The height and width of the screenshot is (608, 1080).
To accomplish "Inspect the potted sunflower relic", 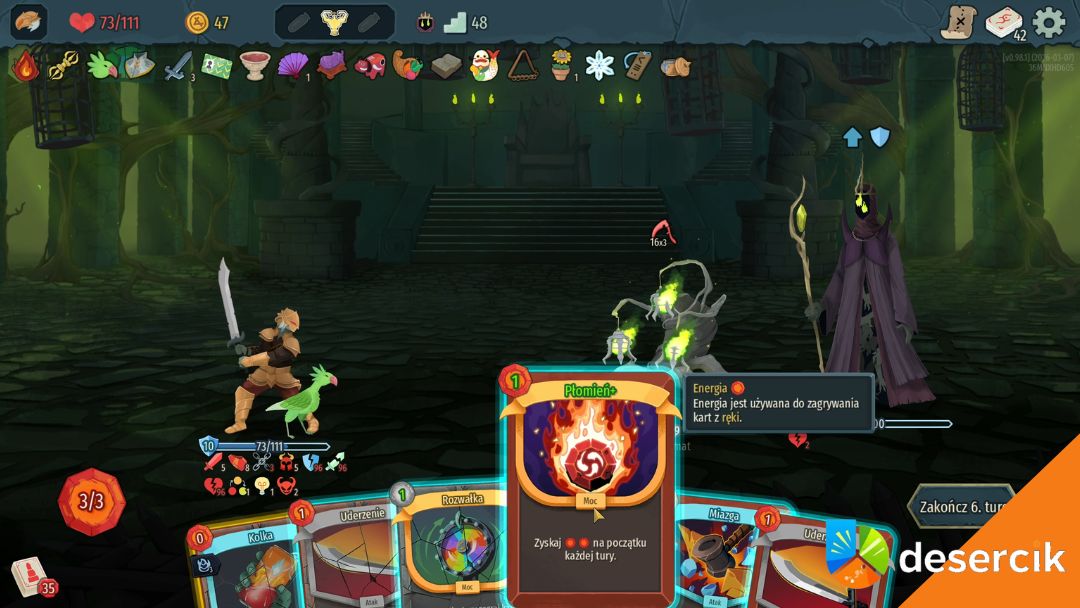I will (x=561, y=66).
